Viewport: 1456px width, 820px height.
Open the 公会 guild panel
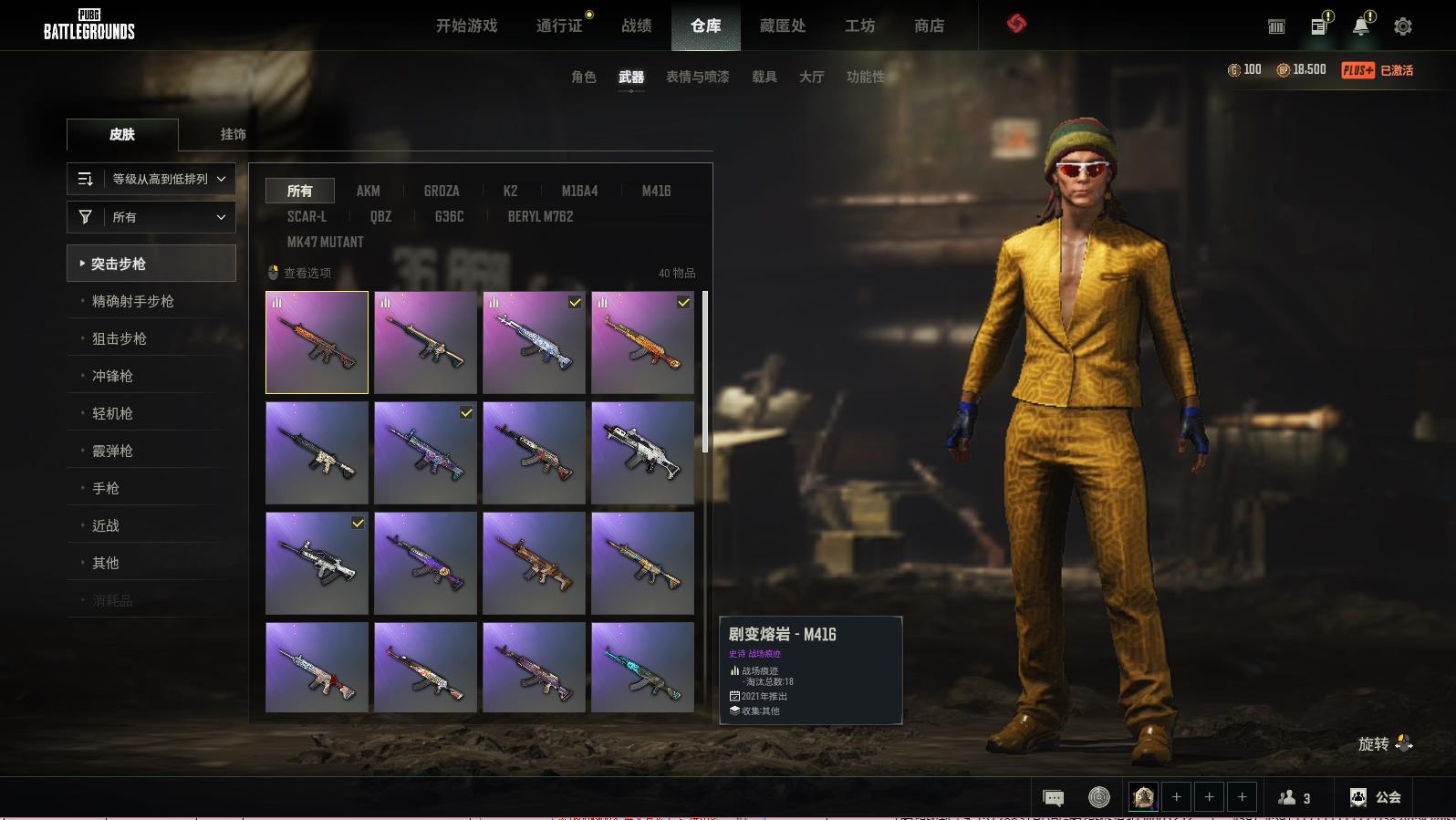(1376, 797)
